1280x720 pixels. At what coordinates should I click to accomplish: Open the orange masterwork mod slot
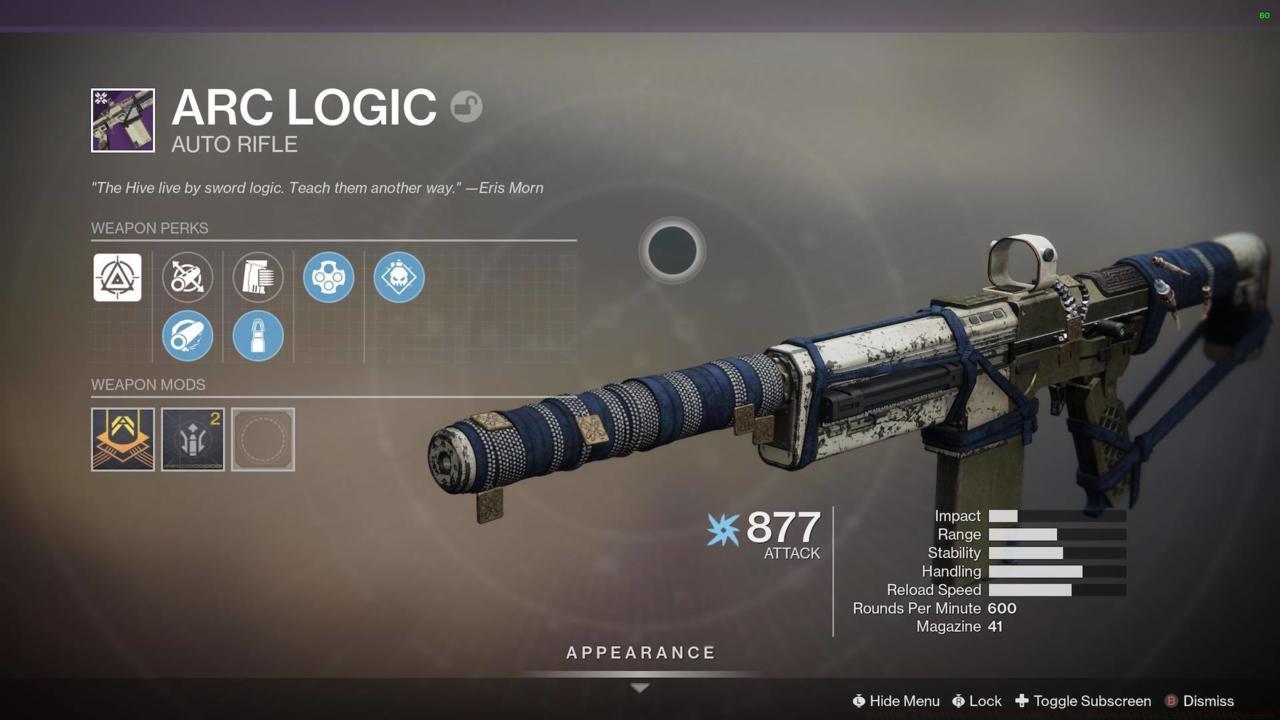click(x=123, y=439)
